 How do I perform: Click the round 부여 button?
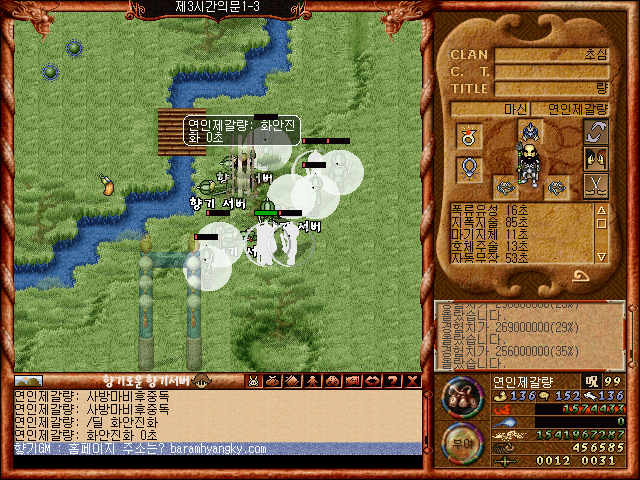(x=460, y=438)
